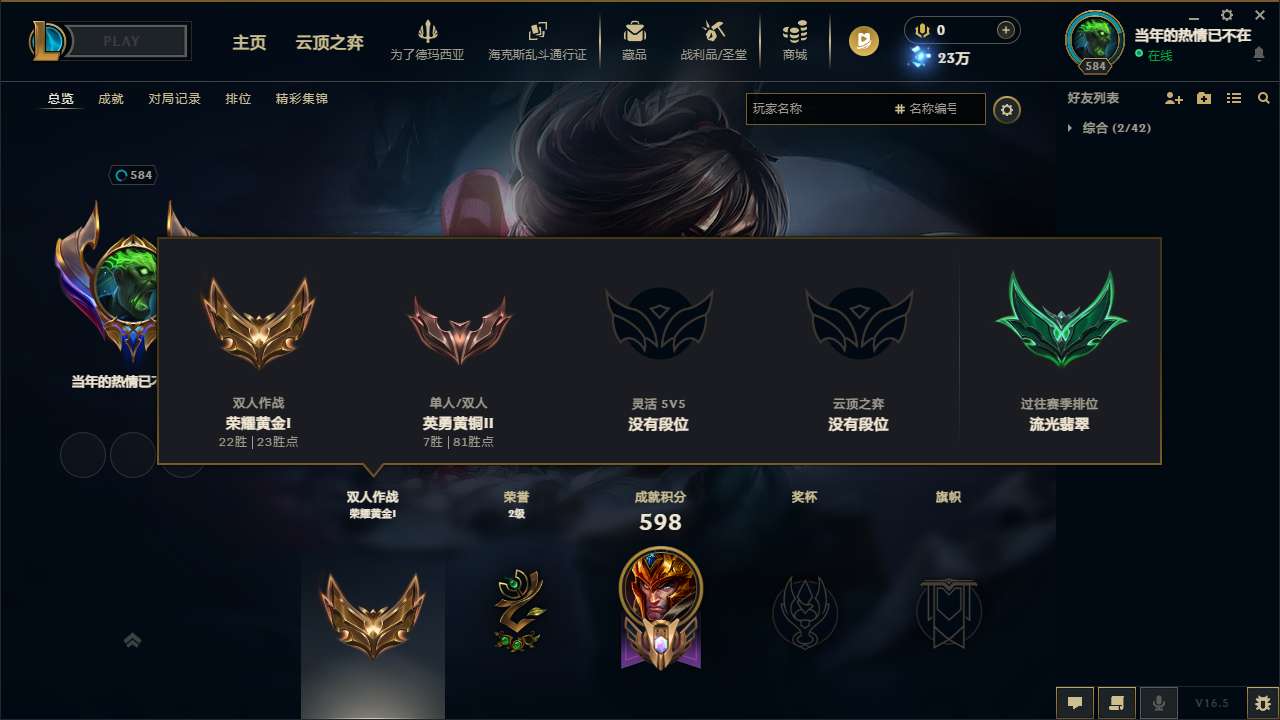The image size is (1280, 720).
Task: Open the 商城 store
Action: tap(795, 41)
